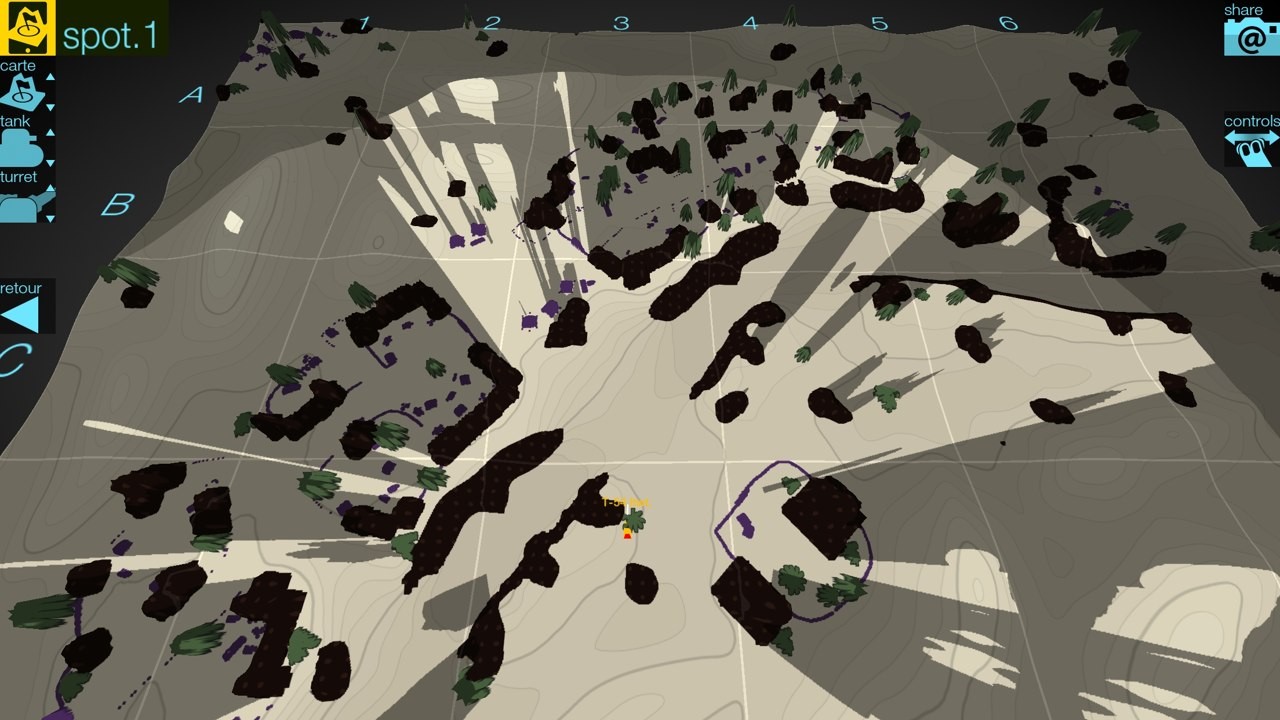Click the down arrow below the turret selector

point(50,216)
